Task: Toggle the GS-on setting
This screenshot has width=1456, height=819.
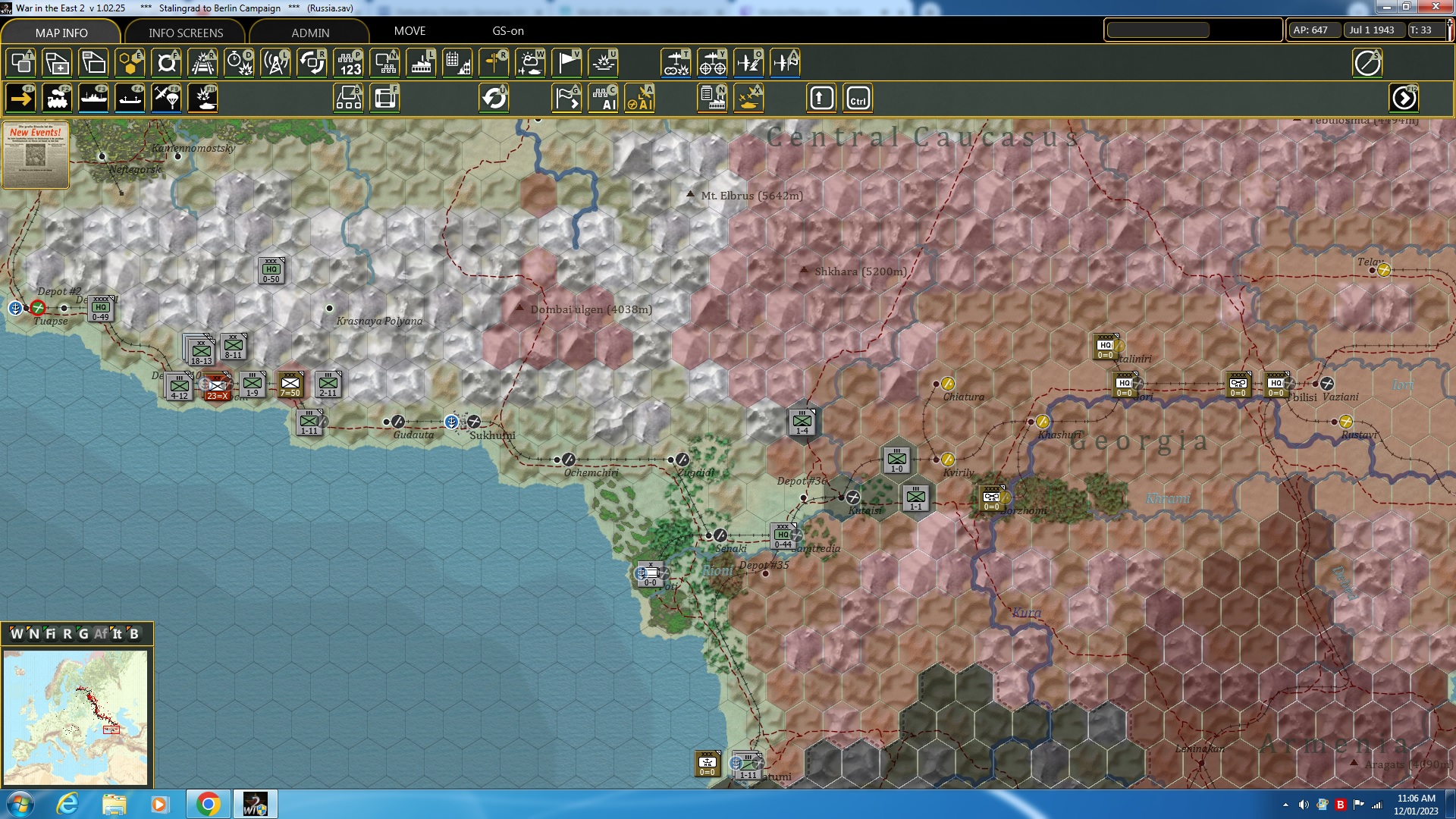Action: (x=507, y=31)
